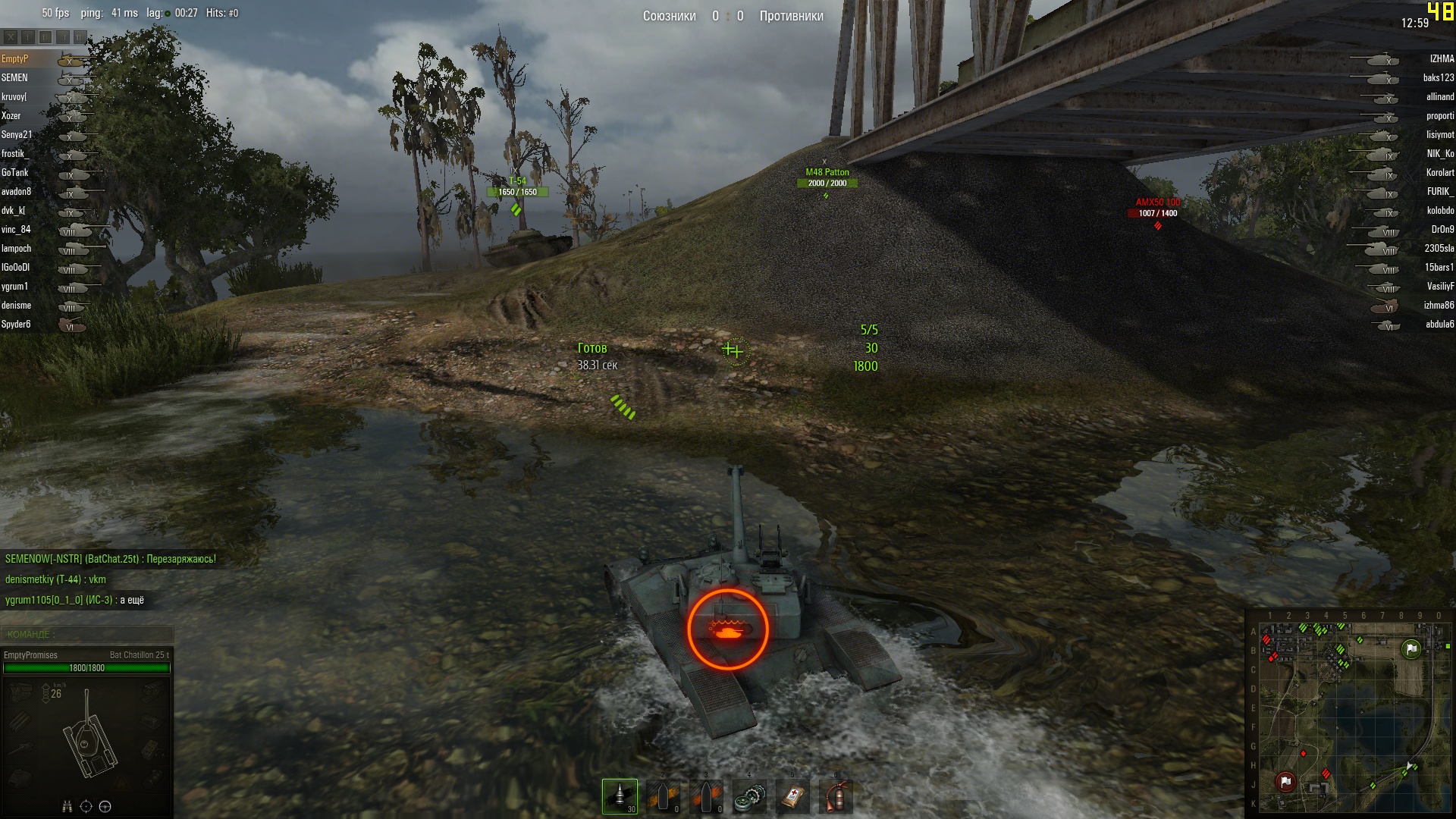Click the crosshair icon in the damage panel
The width and height of the screenshot is (1456, 819).
[x=86, y=806]
